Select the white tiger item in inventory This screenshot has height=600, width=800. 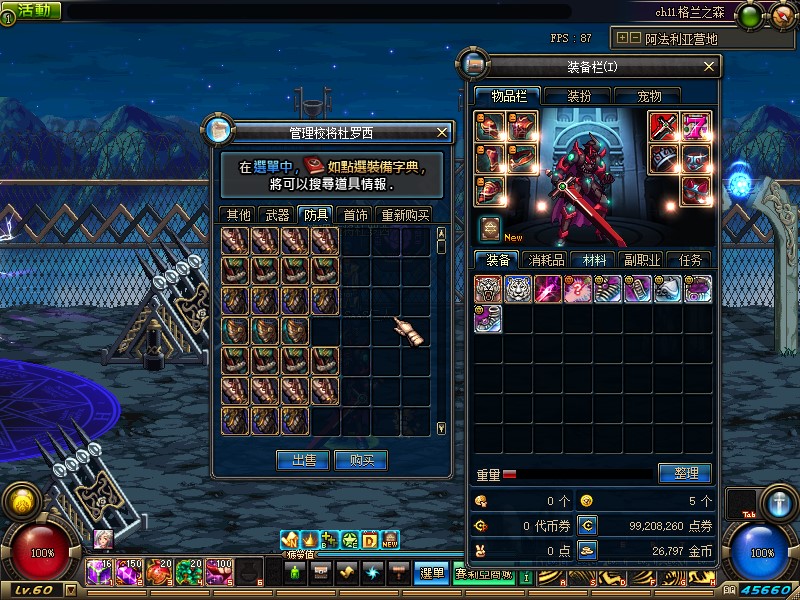[x=519, y=289]
